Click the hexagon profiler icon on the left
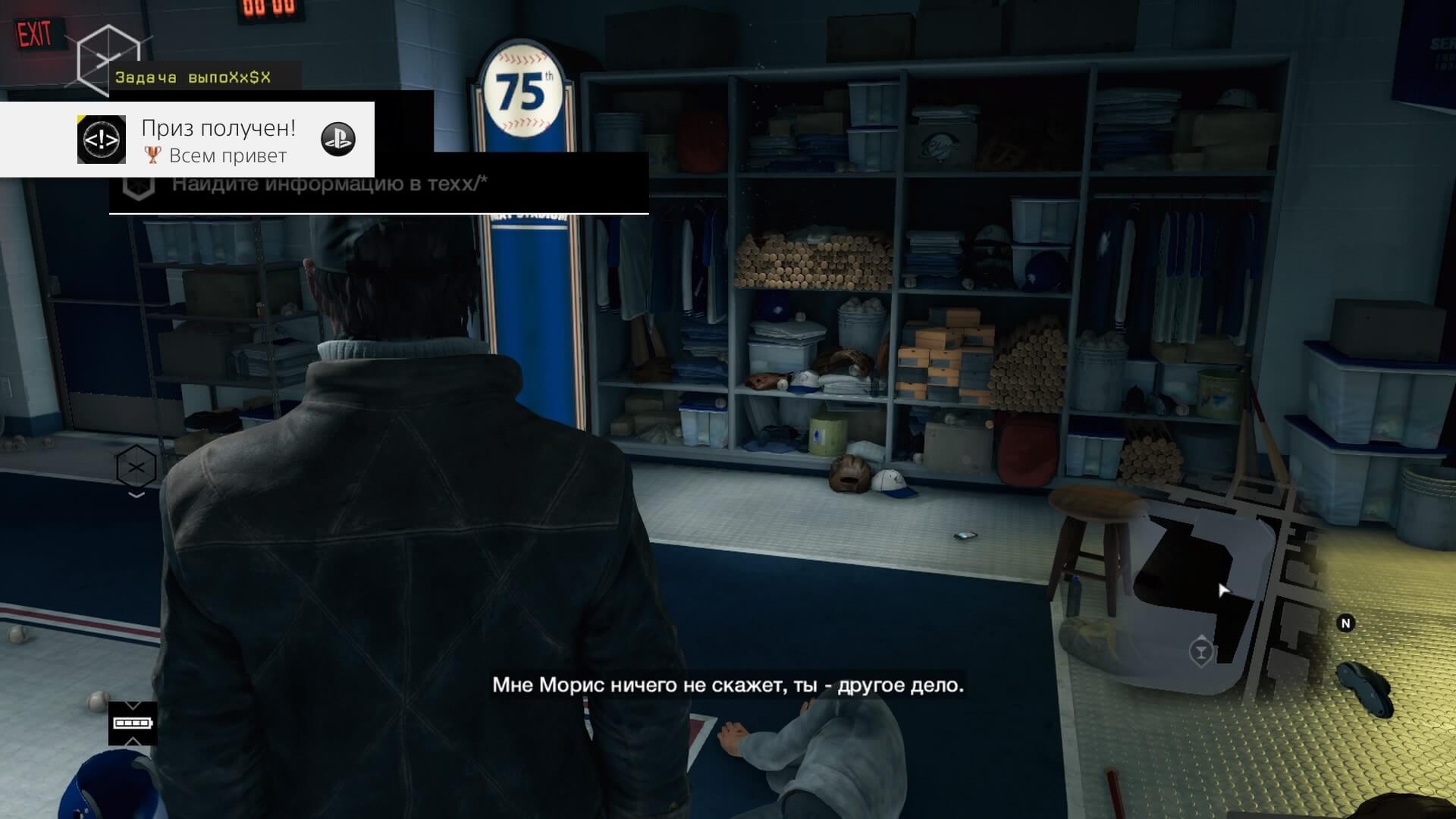This screenshot has height=819, width=1456. (x=136, y=468)
